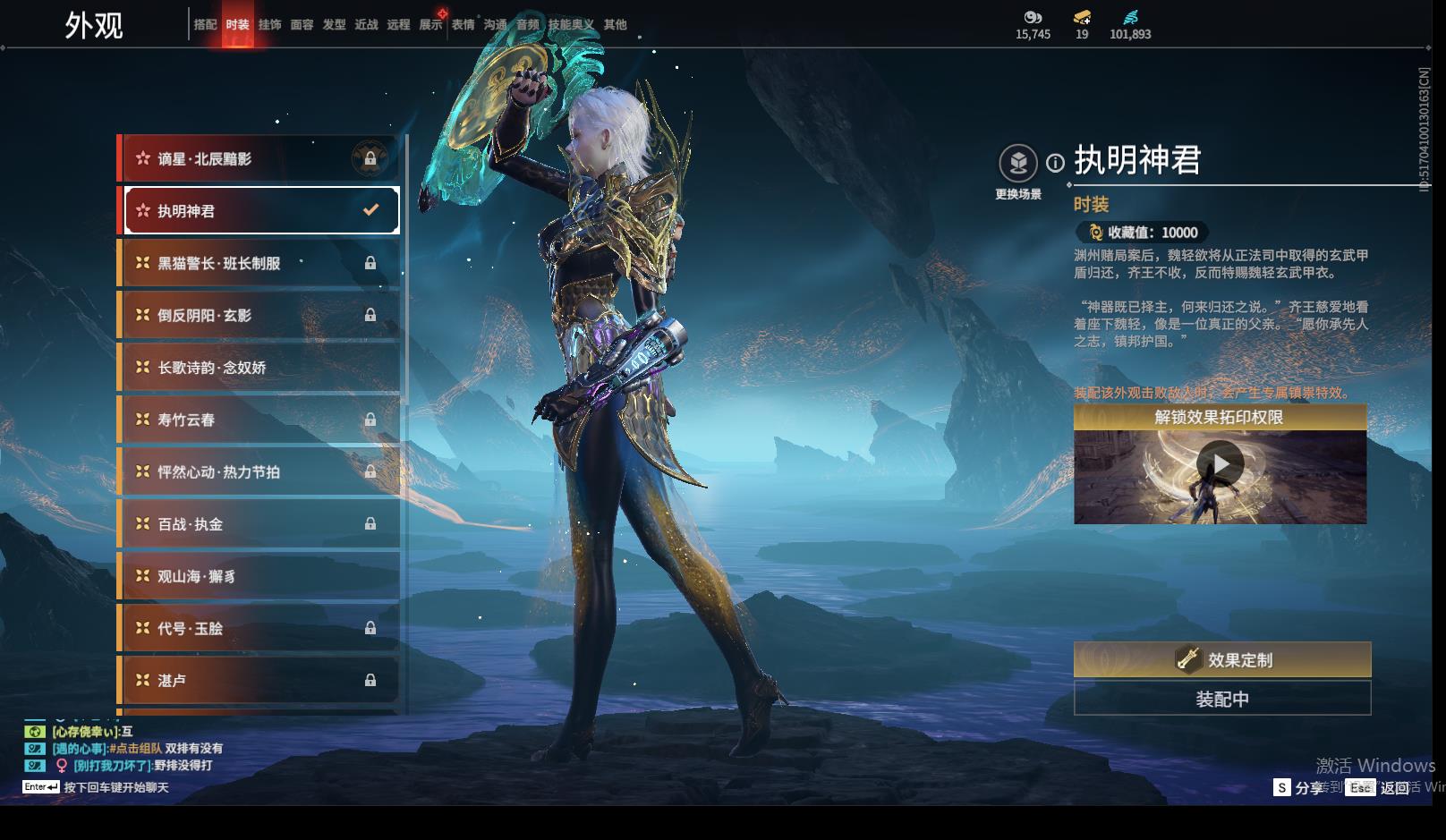This screenshot has width=1446, height=840.
Task: Play the 解锁效果拓印权限 preview video
Action: 1220,464
